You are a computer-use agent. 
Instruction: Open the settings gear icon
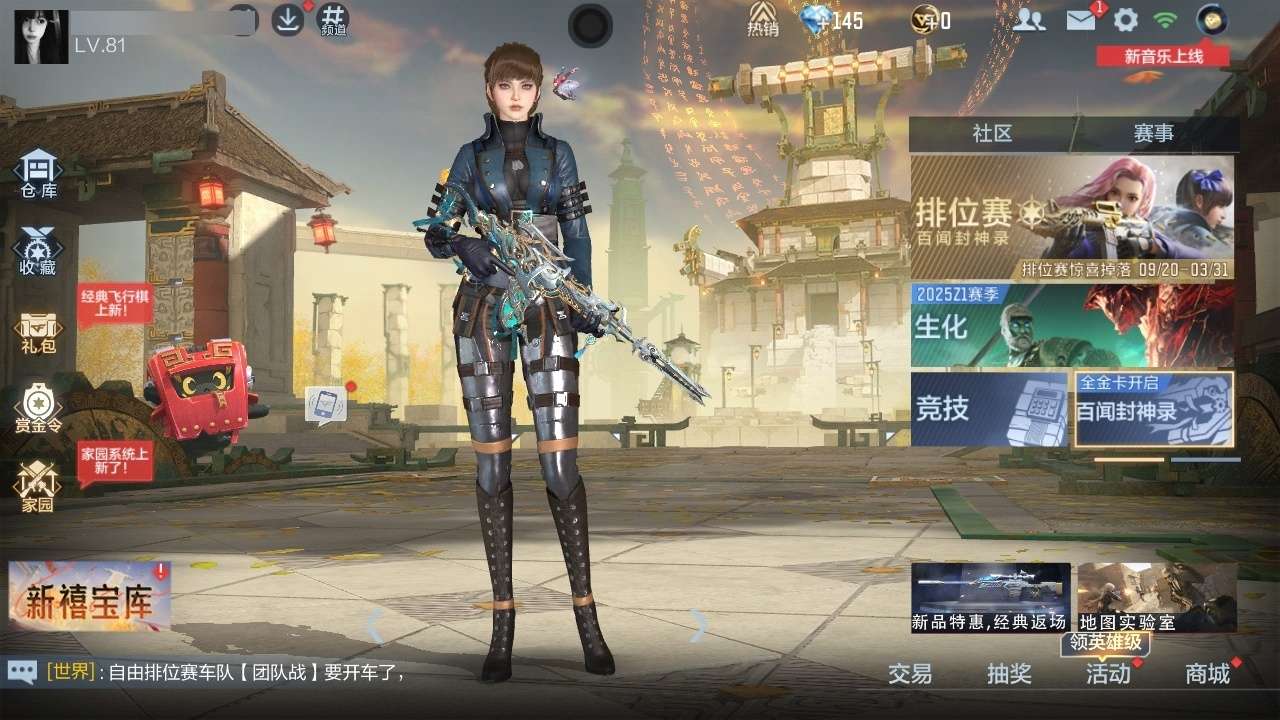coord(1126,20)
